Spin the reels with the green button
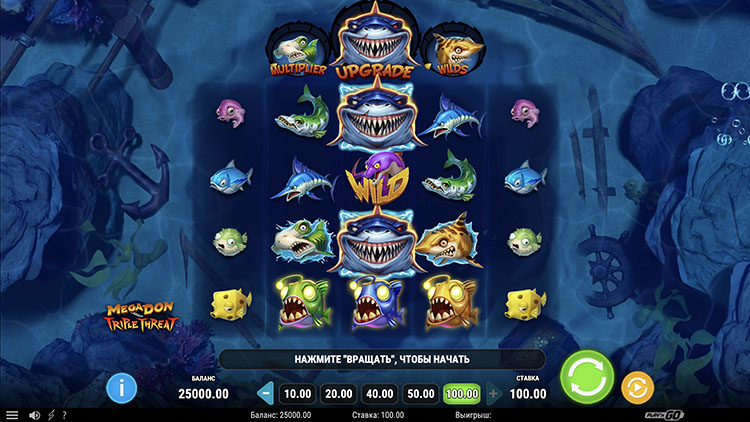 pos(586,380)
